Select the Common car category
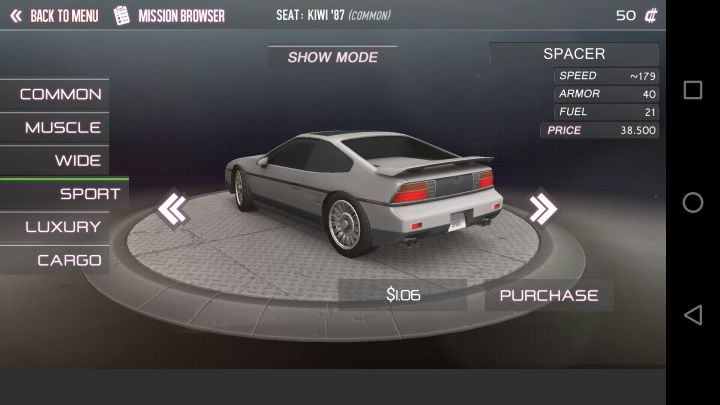Image resolution: width=720 pixels, height=405 pixels. pyautogui.click(x=59, y=94)
